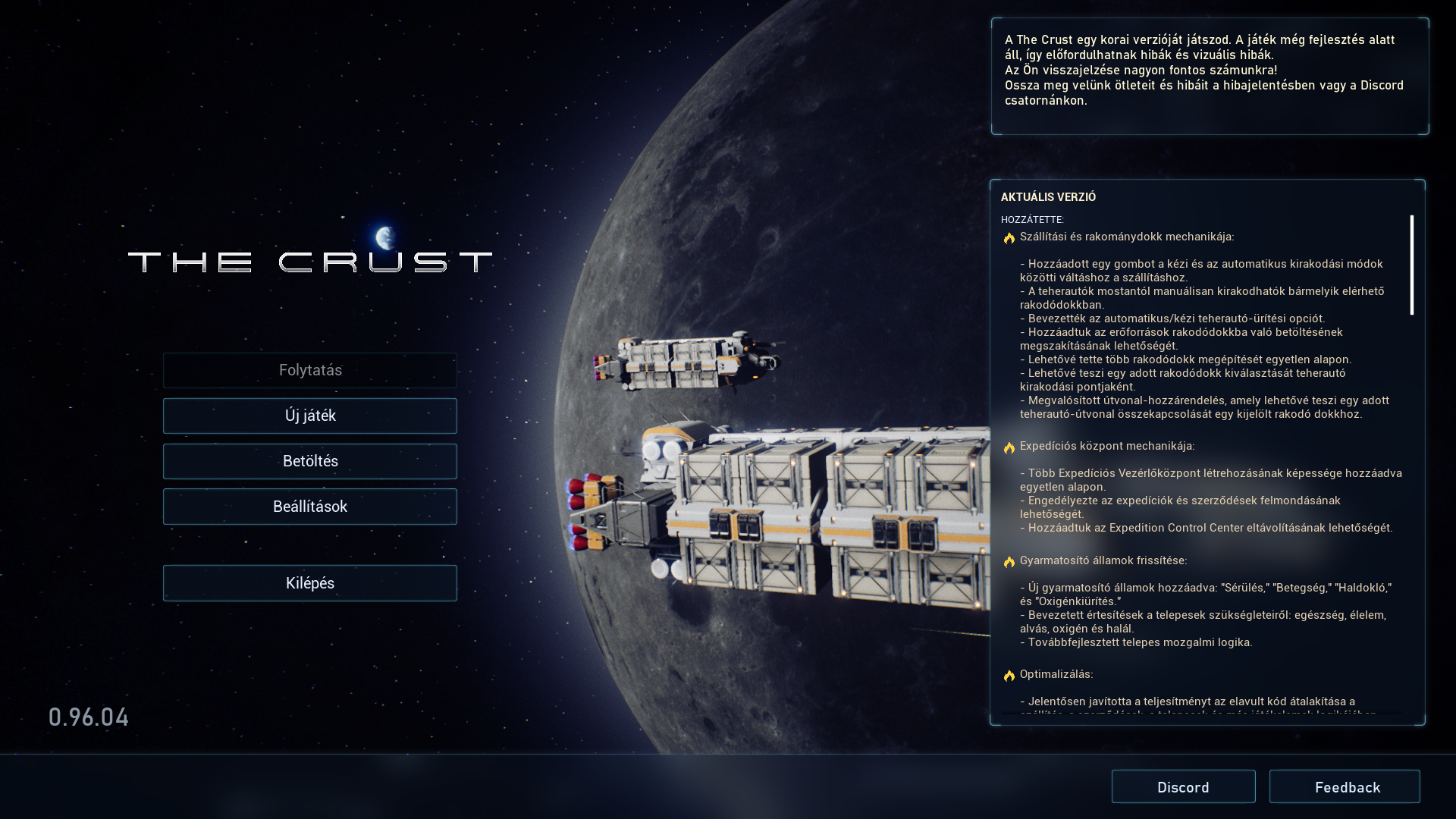
Task: Quit the game via Kilépés
Action: pyautogui.click(x=309, y=583)
